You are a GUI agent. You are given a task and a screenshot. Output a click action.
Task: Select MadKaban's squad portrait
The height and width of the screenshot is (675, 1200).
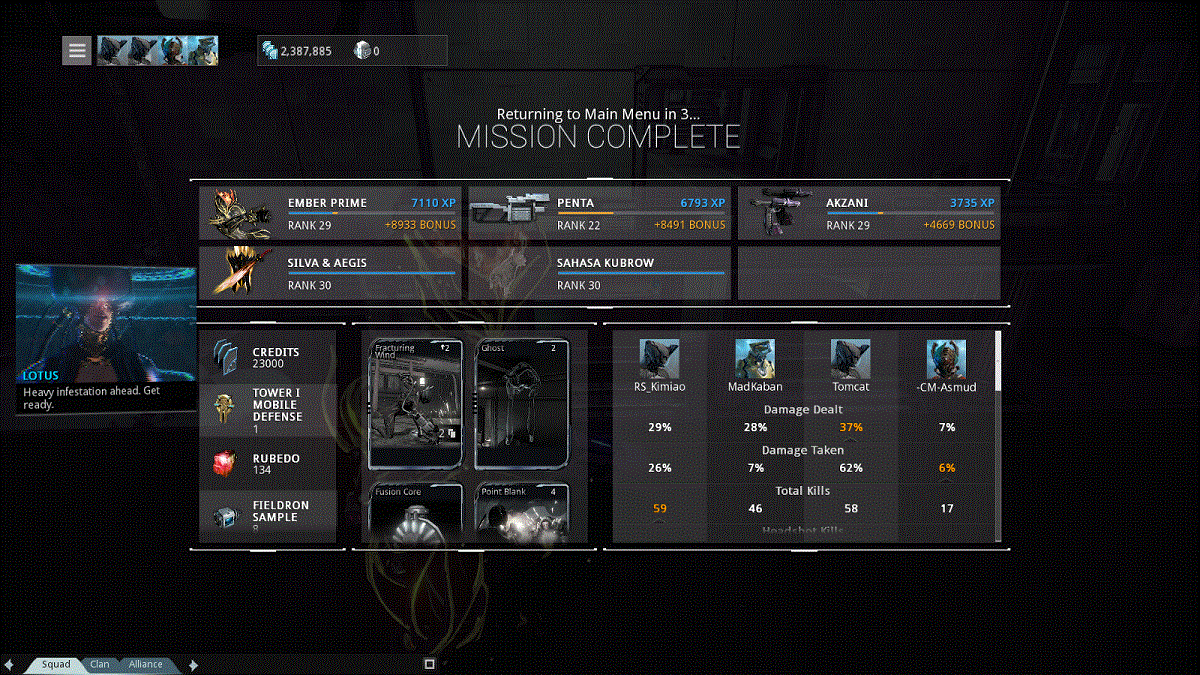(755, 359)
